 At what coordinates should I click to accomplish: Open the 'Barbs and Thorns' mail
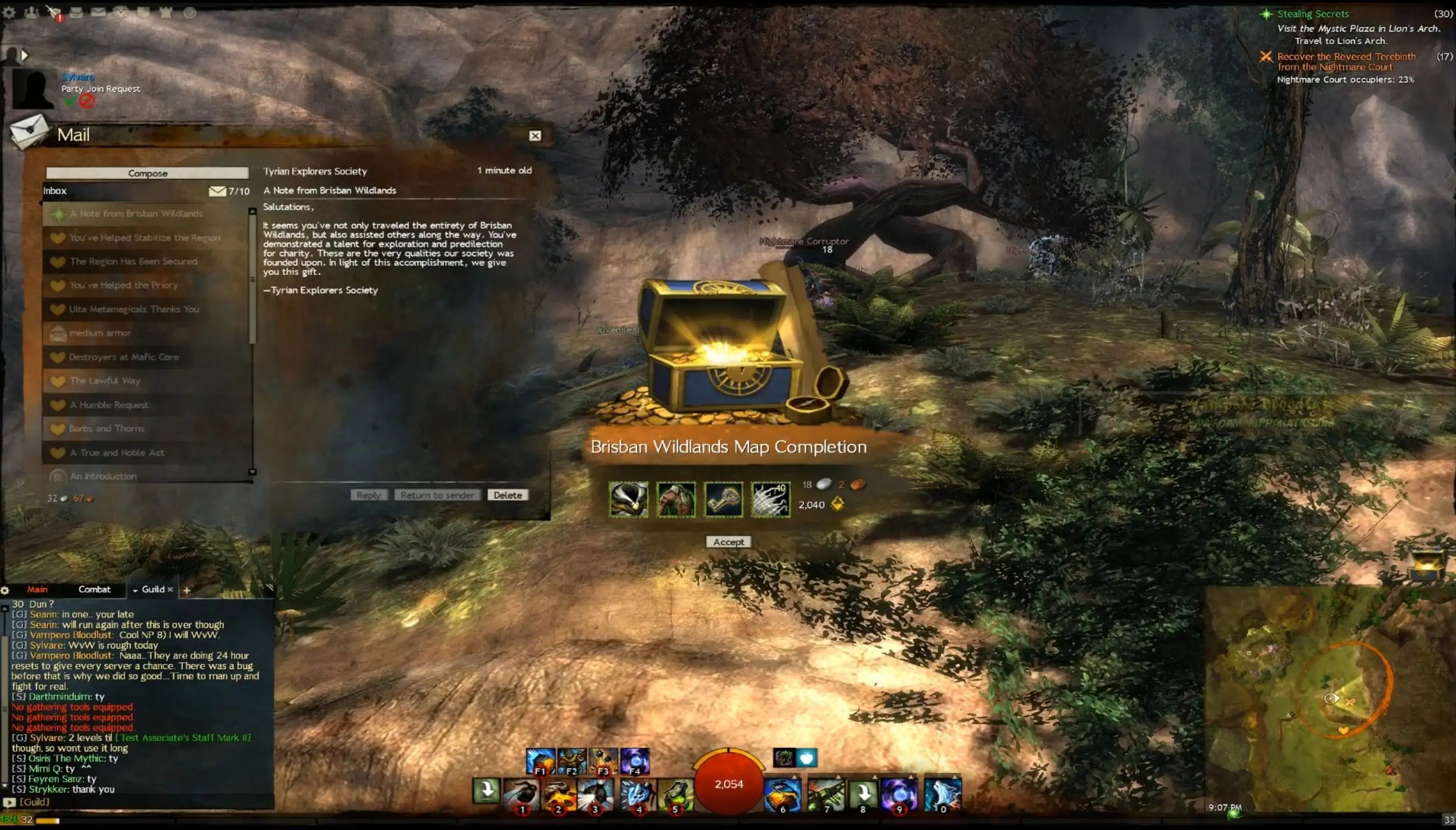point(107,428)
